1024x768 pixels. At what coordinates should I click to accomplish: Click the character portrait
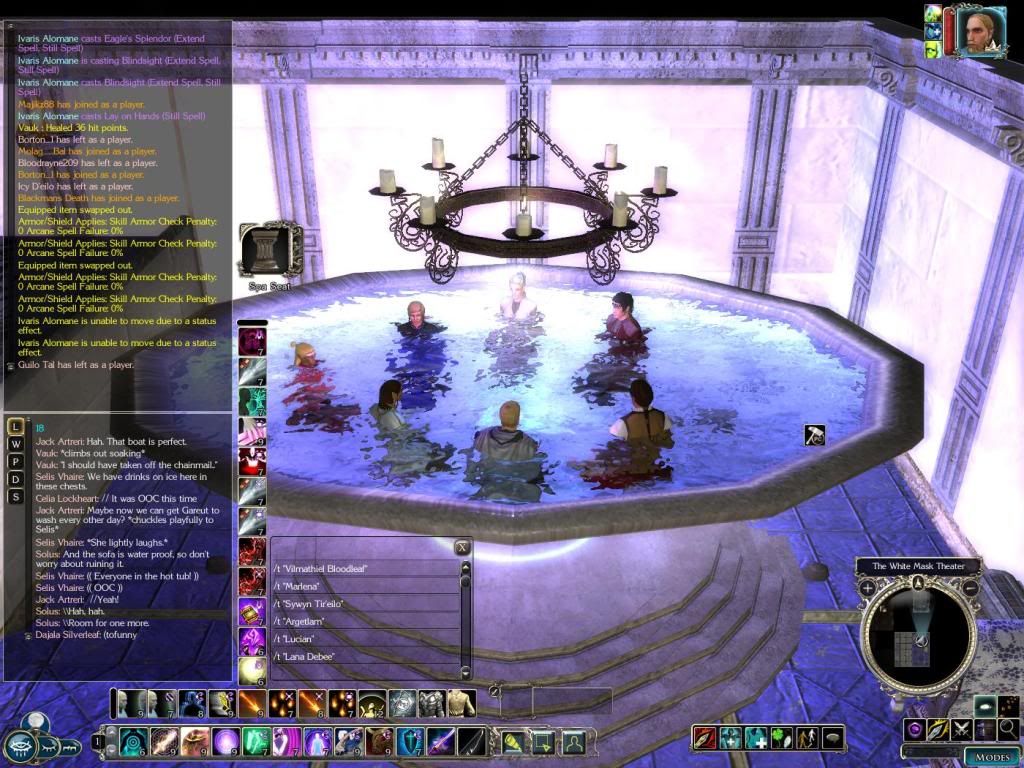(980, 30)
